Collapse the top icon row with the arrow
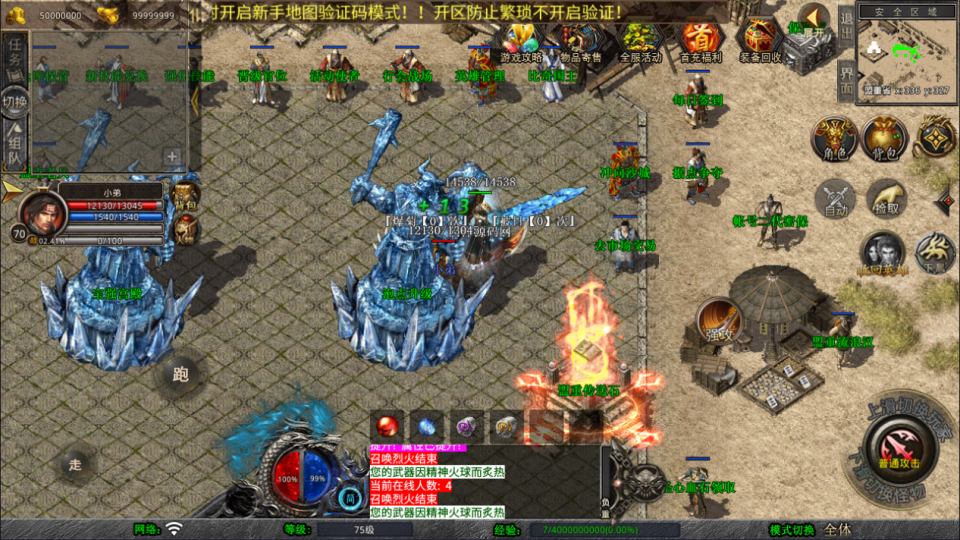This screenshot has height=540, width=960. tap(814, 18)
